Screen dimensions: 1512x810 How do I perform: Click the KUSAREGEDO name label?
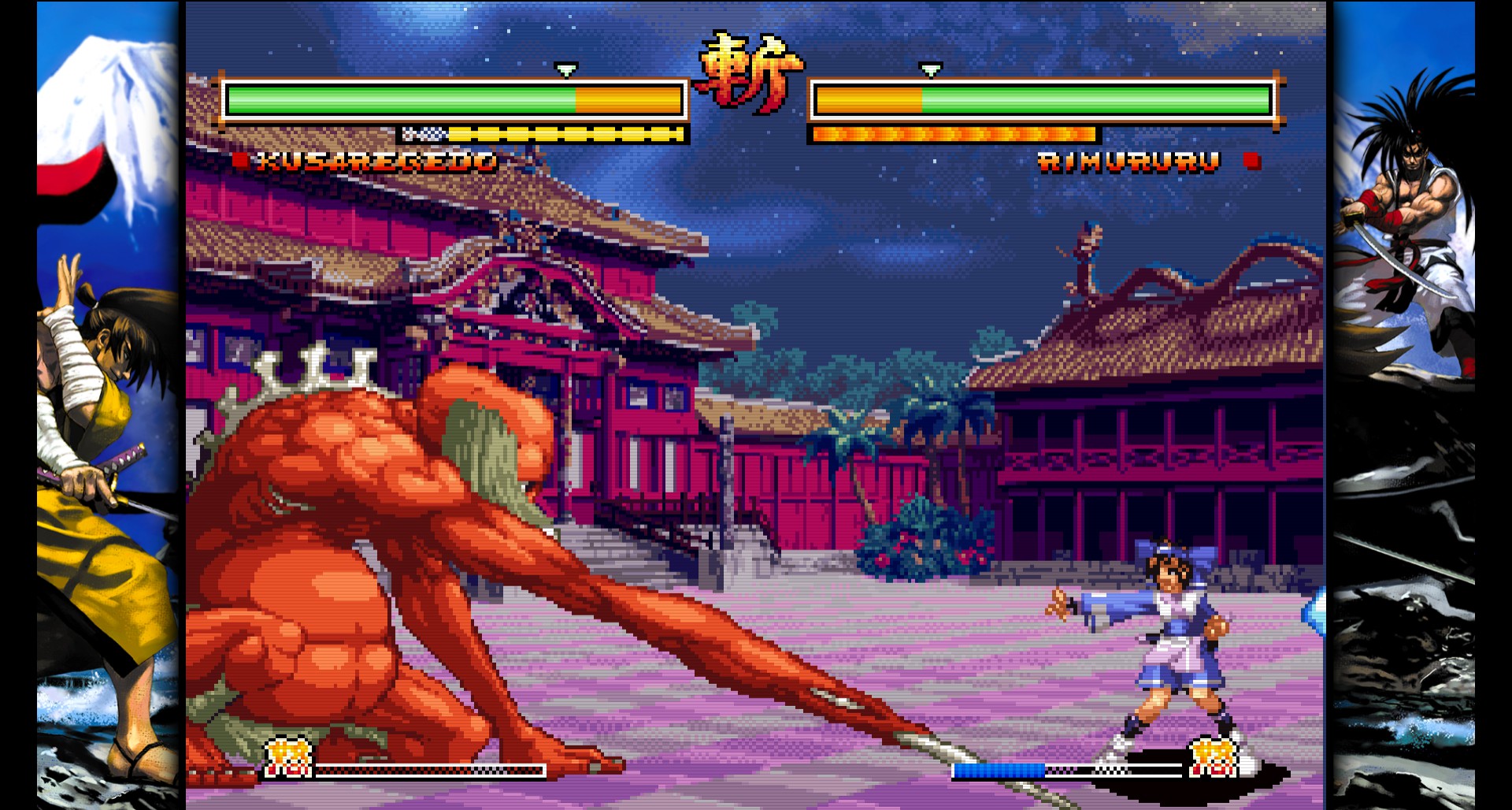click(x=373, y=162)
